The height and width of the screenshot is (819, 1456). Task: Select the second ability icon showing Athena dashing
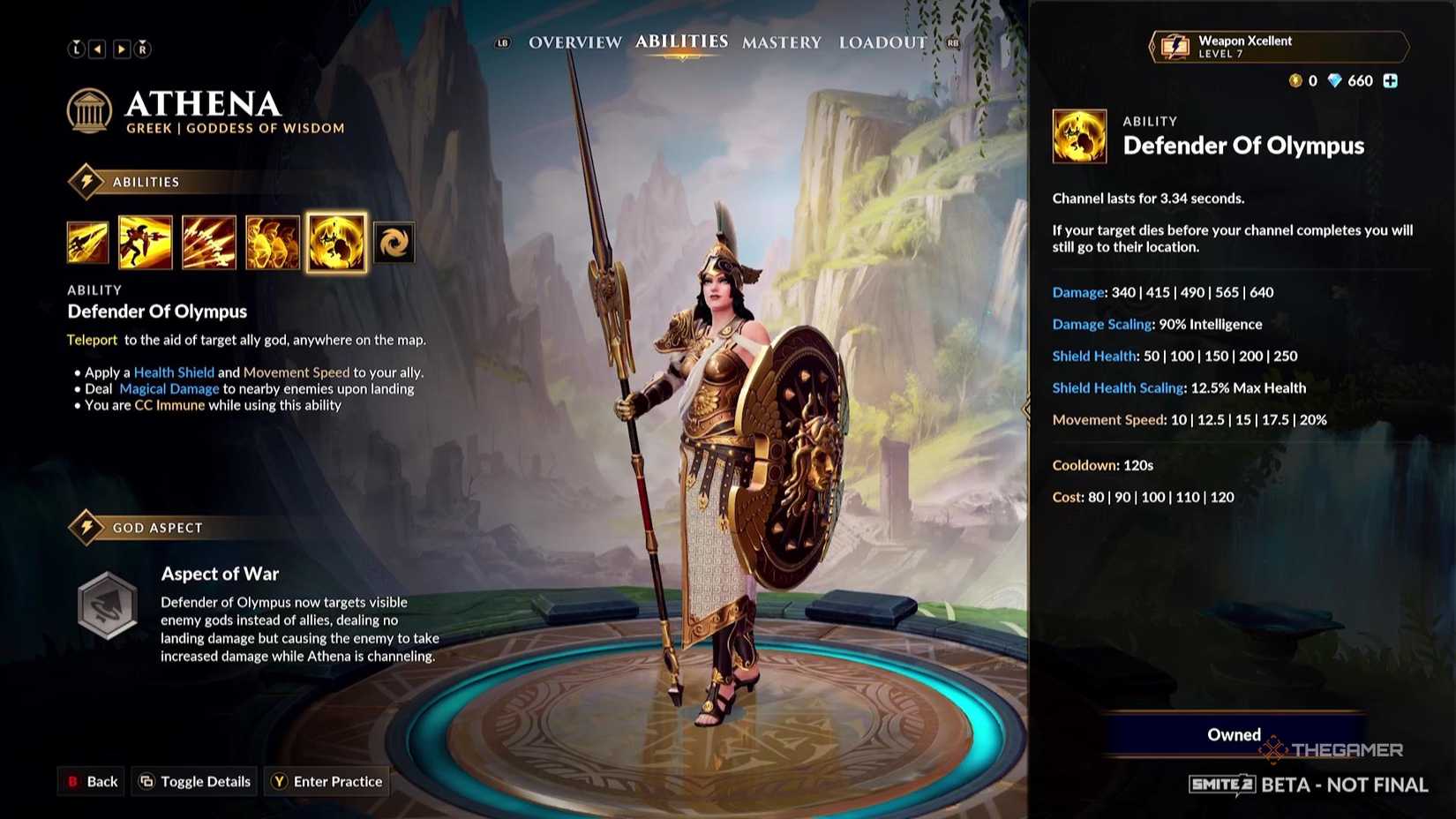(x=146, y=242)
